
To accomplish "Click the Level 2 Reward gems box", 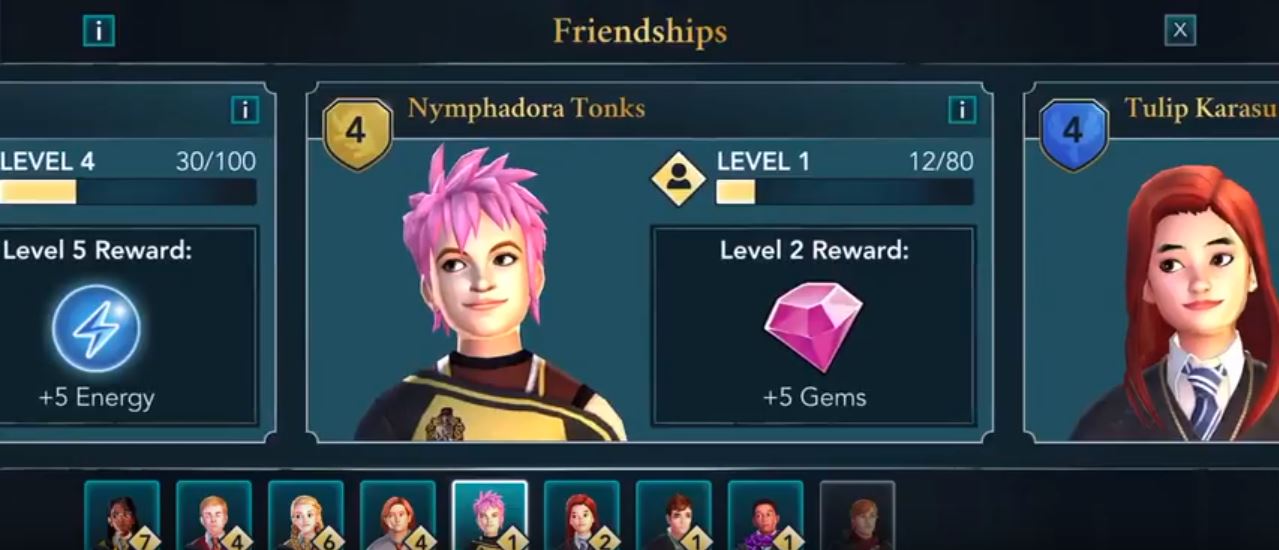I will (x=813, y=325).
